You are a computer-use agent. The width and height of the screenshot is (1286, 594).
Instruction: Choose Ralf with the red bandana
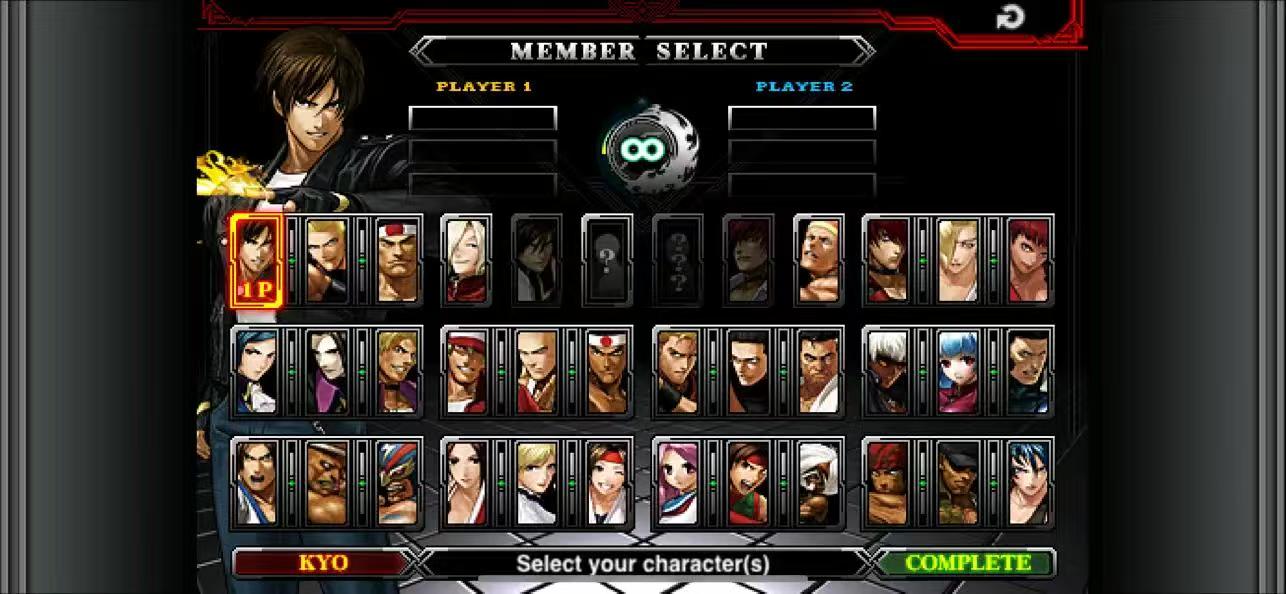click(x=887, y=484)
